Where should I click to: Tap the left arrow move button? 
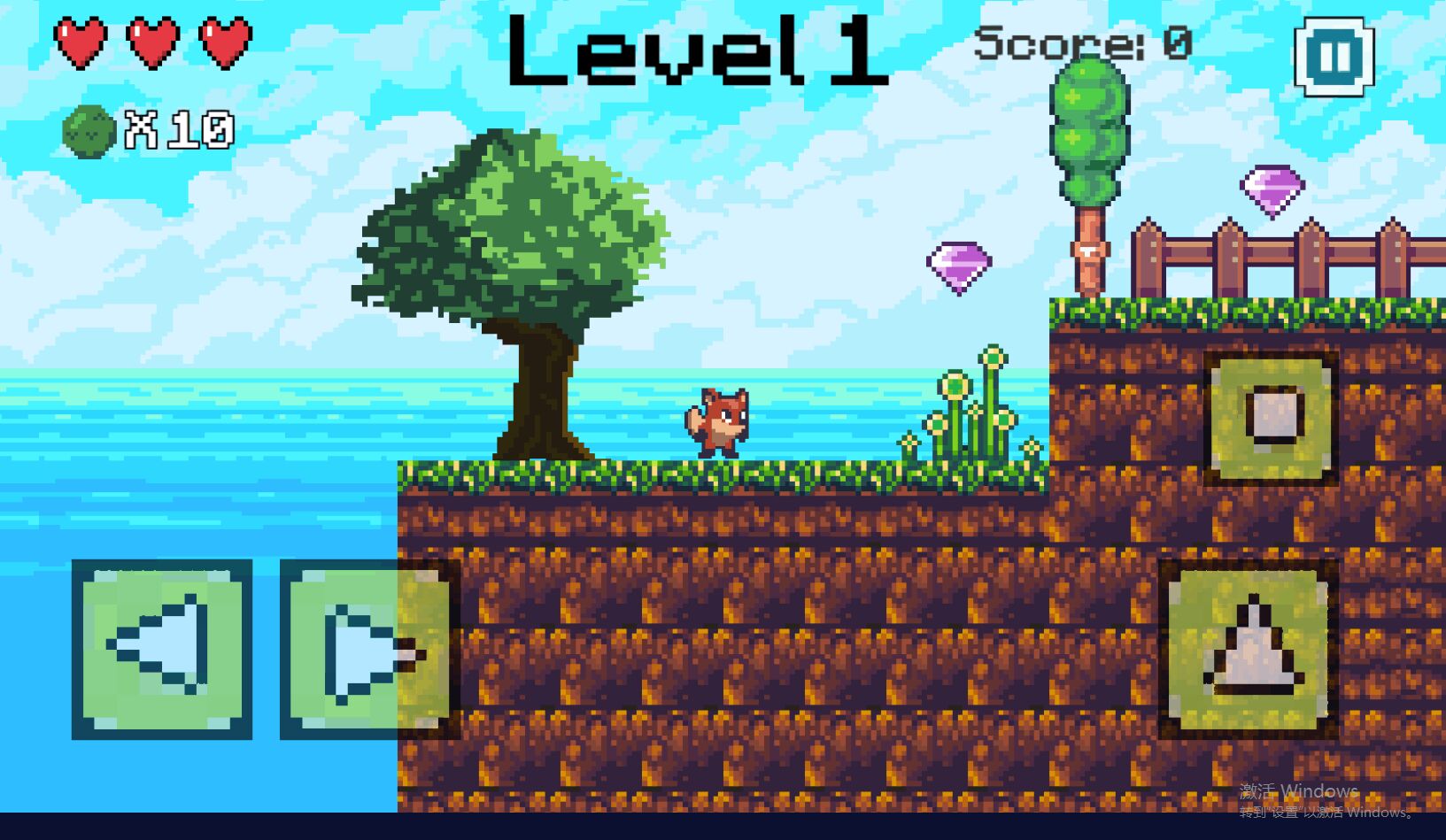(x=162, y=649)
